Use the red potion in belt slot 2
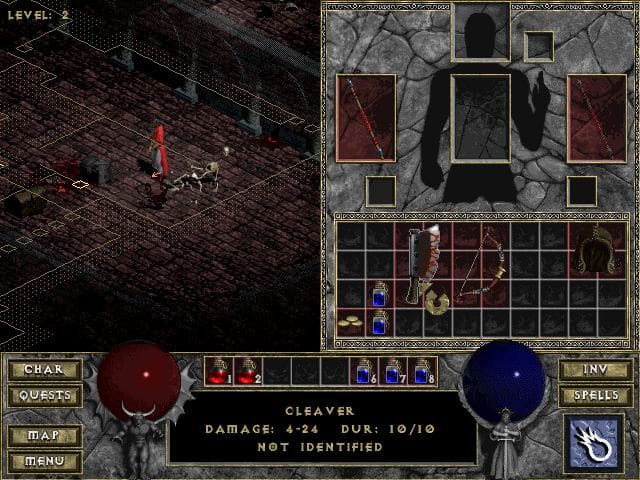Viewport: 640px width, 480px height. 246,371
